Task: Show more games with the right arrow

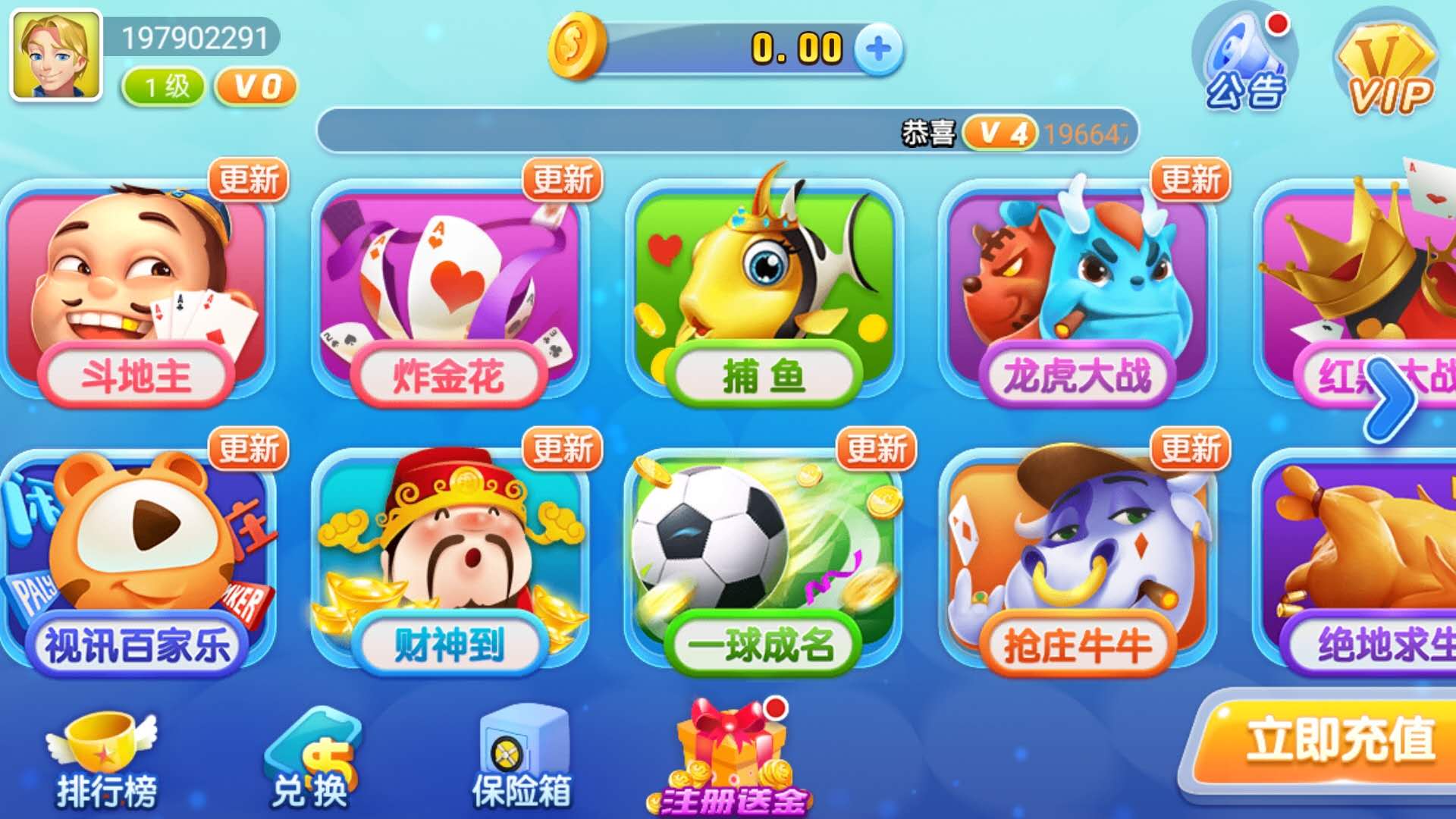Action: coord(1392,398)
